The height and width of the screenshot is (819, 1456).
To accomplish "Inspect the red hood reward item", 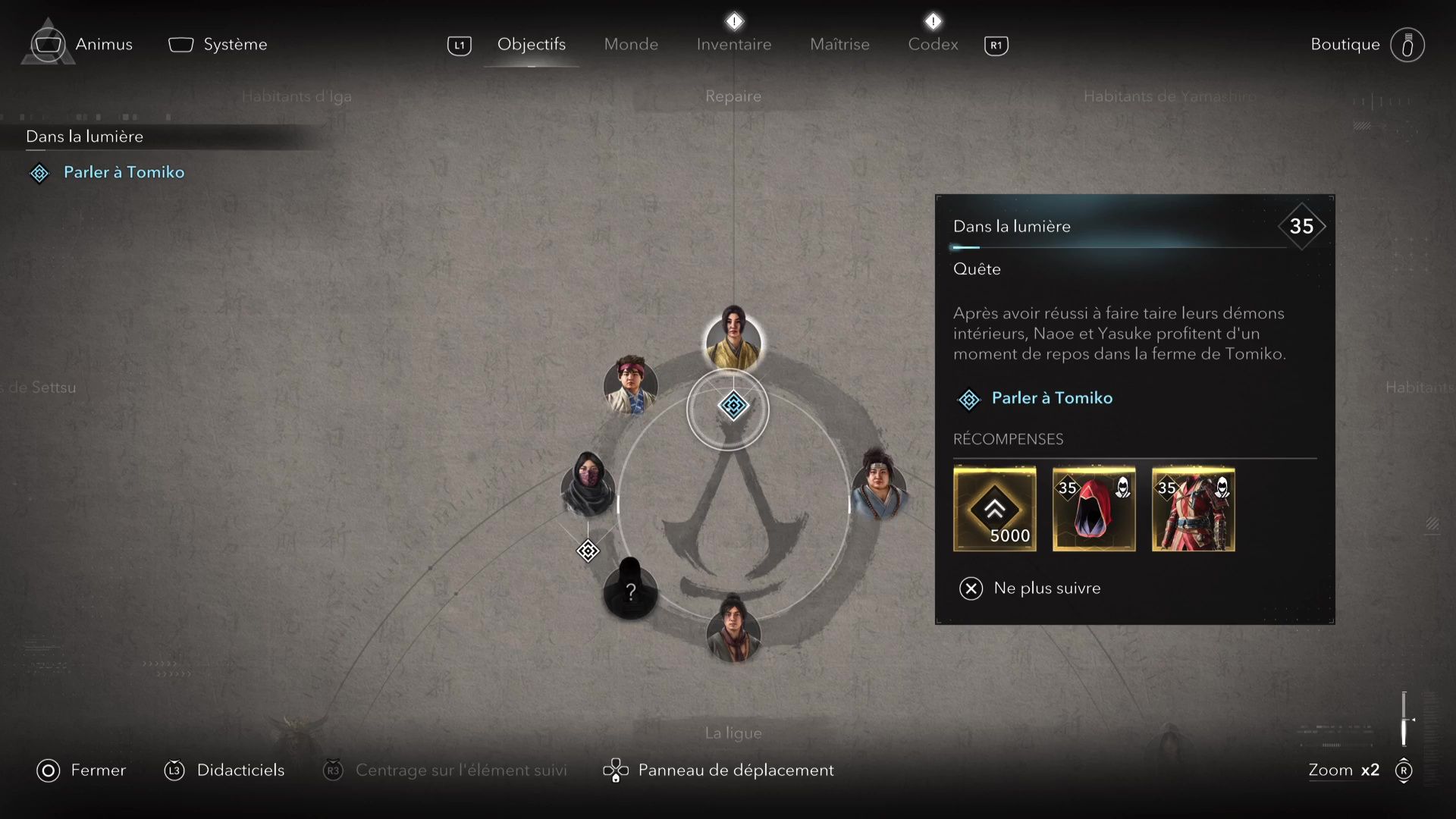I will pos(1094,509).
